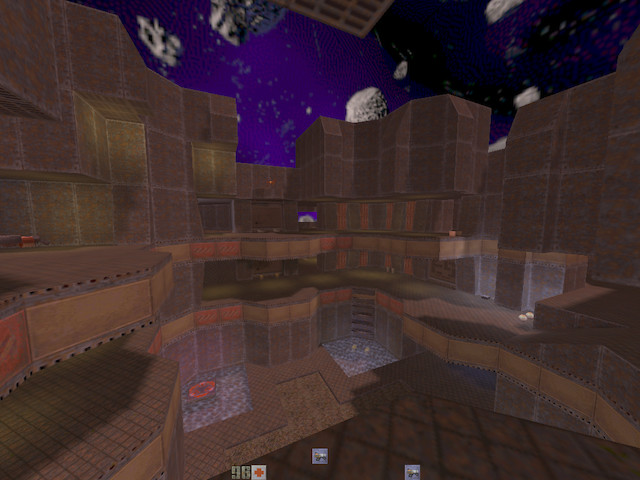Click the red cross health icon
This screenshot has height=480, width=640.
(x=259, y=472)
